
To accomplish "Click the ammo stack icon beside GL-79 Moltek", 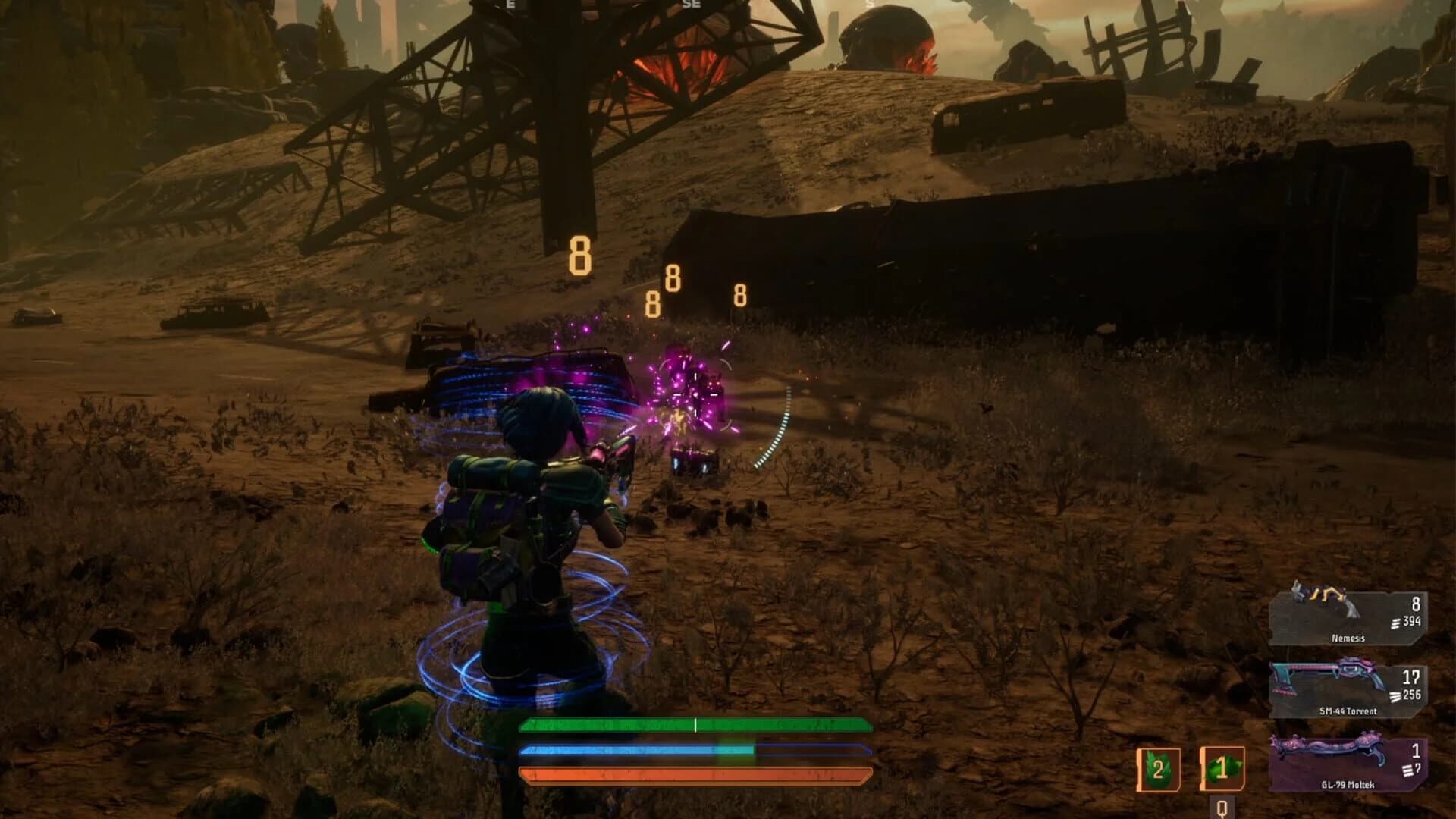I will [x=1407, y=770].
